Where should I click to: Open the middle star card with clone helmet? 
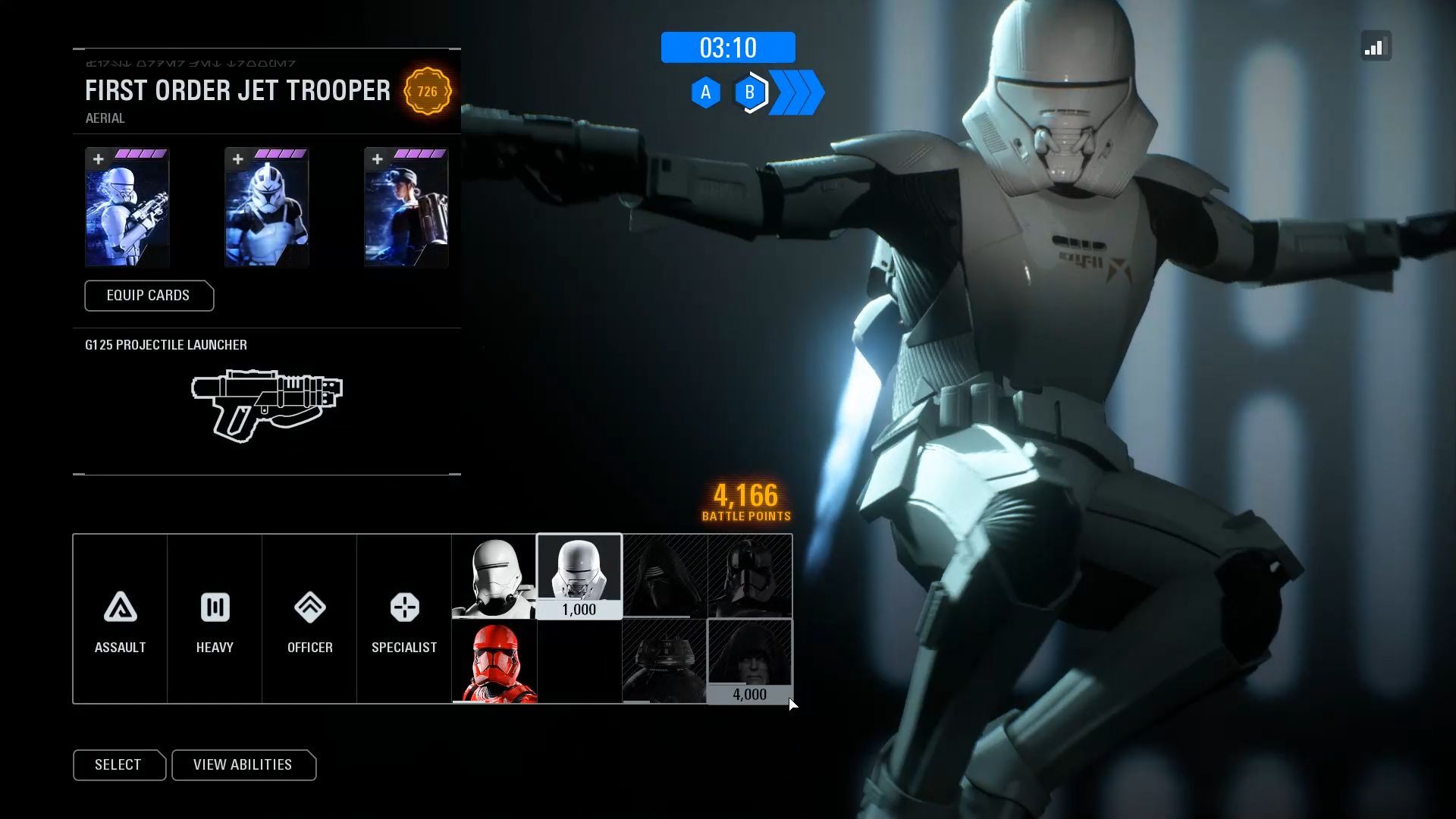(x=266, y=207)
